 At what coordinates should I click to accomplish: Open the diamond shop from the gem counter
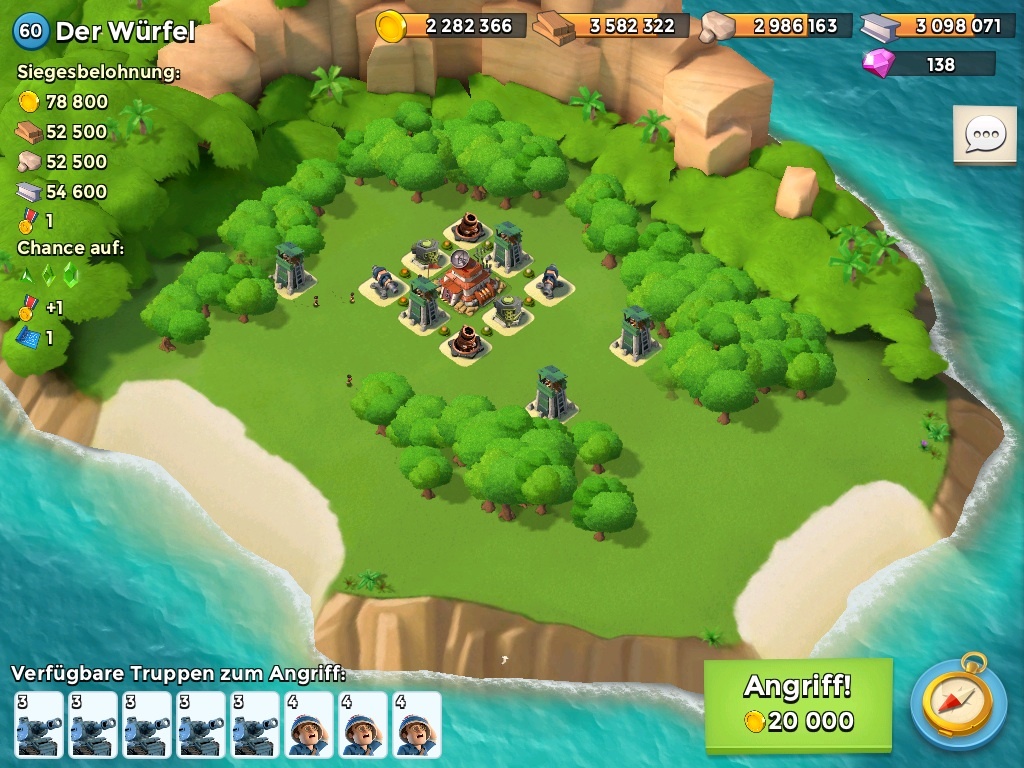(930, 64)
